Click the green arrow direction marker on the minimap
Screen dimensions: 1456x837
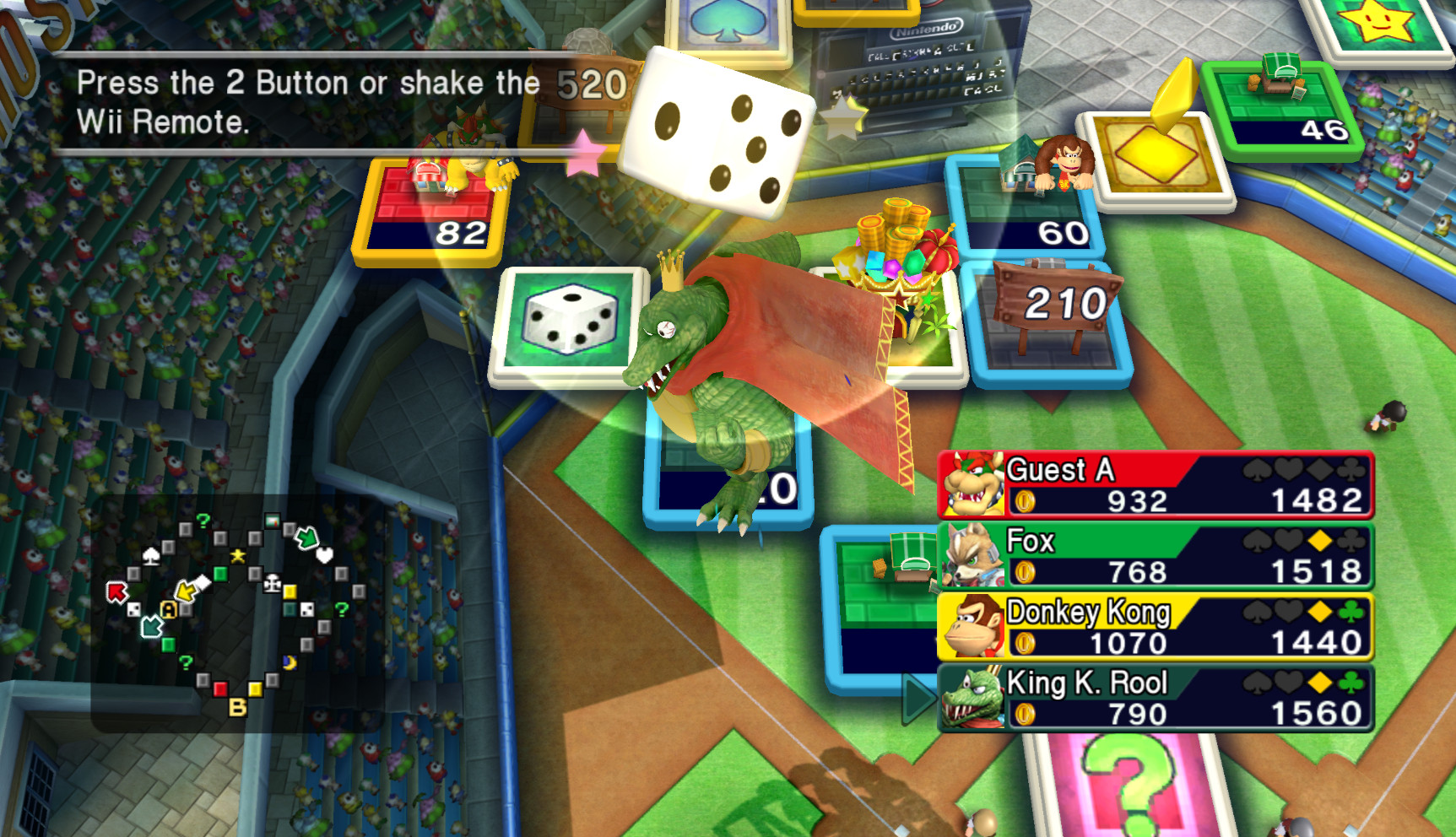pos(308,539)
